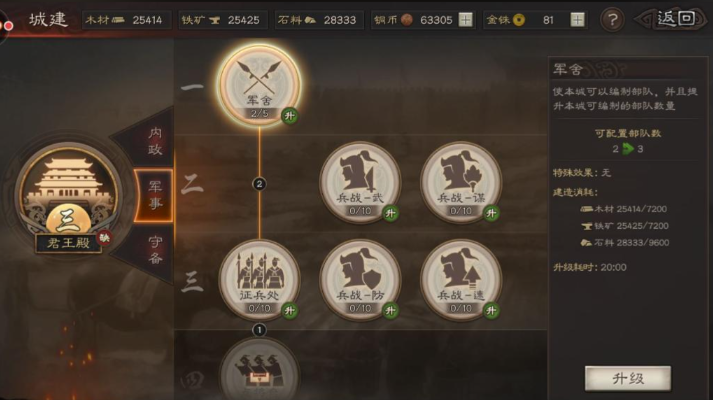The height and width of the screenshot is (400, 713).
Task: Switch to the 内政 tab
Action: click(x=154, y=141)
